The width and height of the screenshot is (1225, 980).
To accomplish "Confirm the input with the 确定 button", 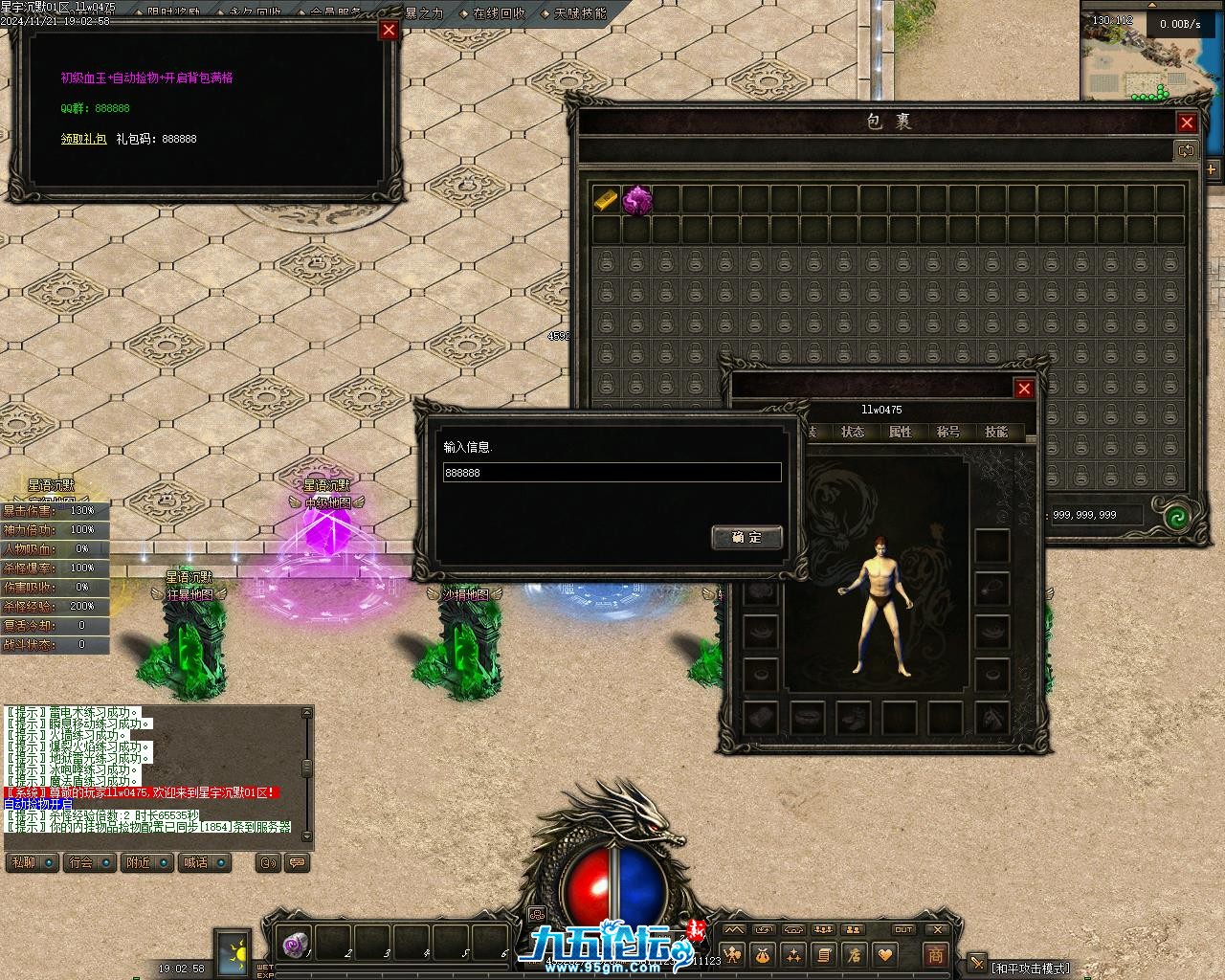I will pos(746,537).
